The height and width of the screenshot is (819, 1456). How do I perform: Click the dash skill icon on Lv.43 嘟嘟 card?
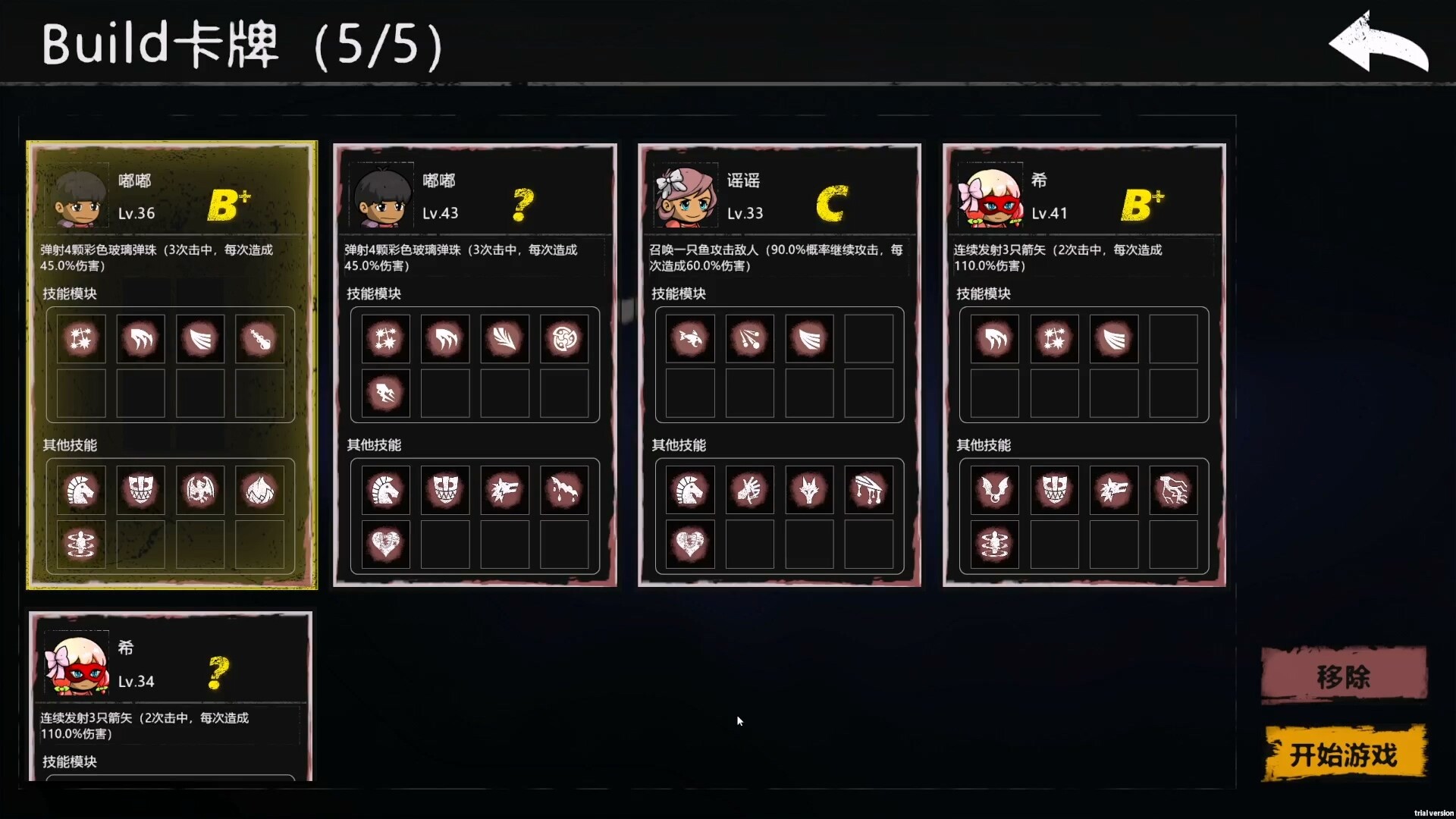(x=386, y=394)
